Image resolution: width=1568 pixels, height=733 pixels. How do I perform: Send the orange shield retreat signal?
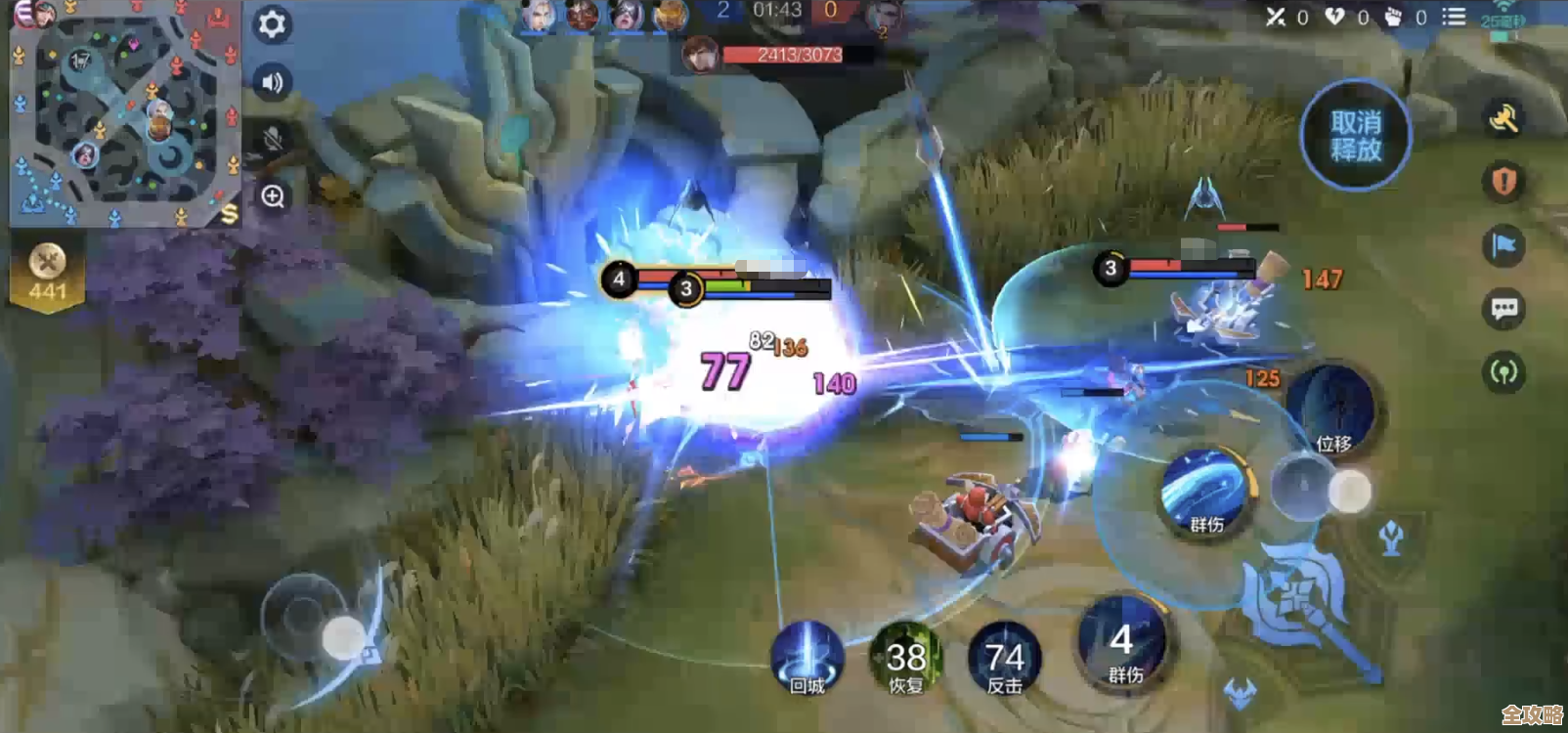pos(1503,181)
